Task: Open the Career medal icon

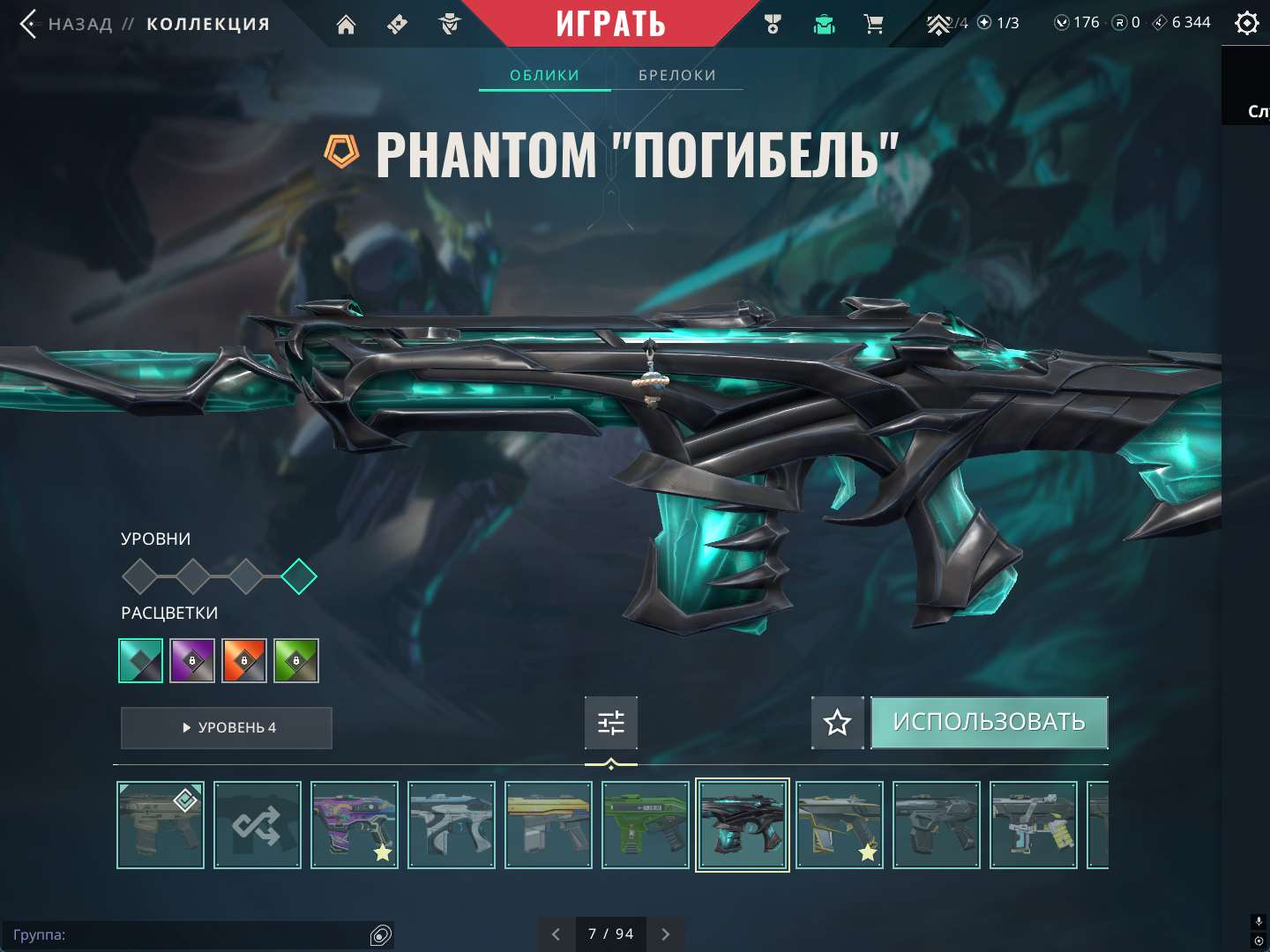Action: tap(773, 25)
